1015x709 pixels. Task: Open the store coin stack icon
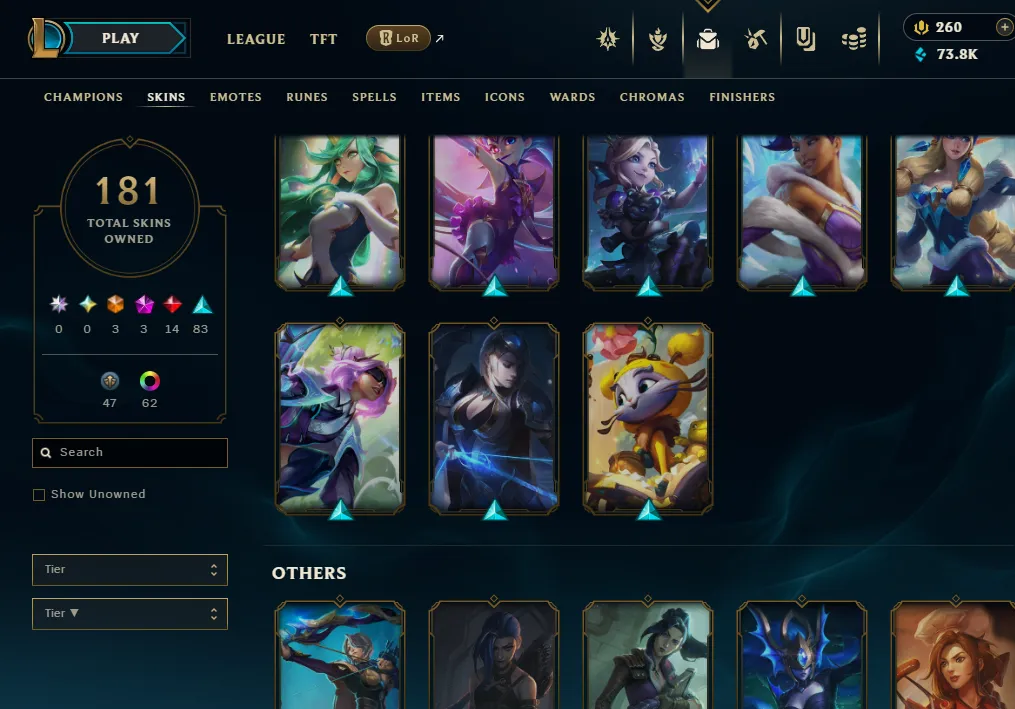pos(853,39)
